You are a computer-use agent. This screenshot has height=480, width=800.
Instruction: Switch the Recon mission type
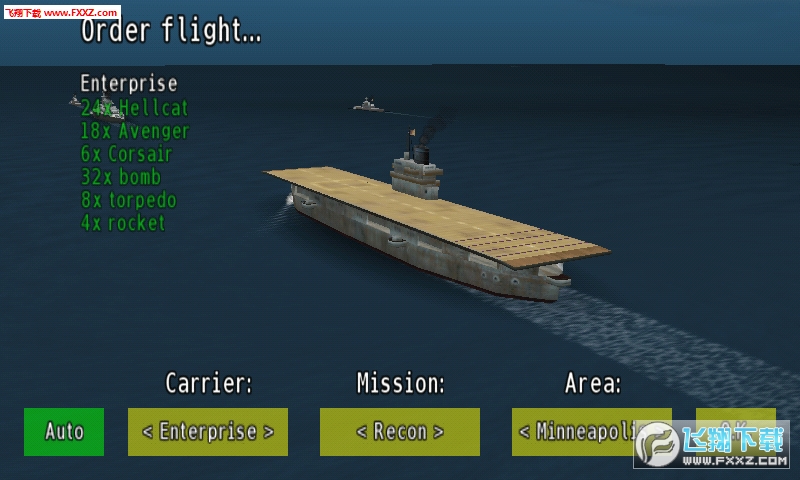click(399, 432)
